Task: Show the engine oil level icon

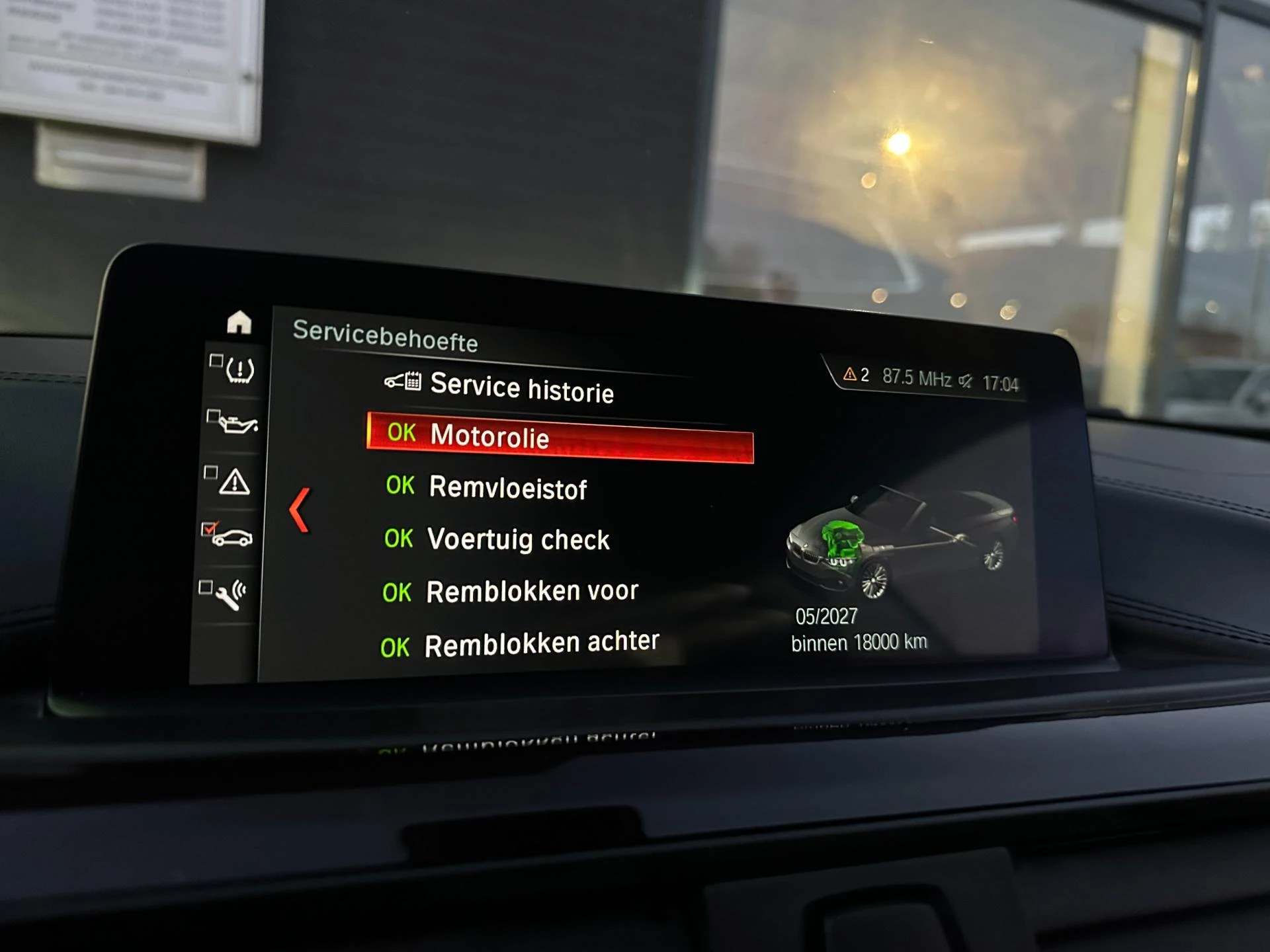Action: (x=235, y=424)
